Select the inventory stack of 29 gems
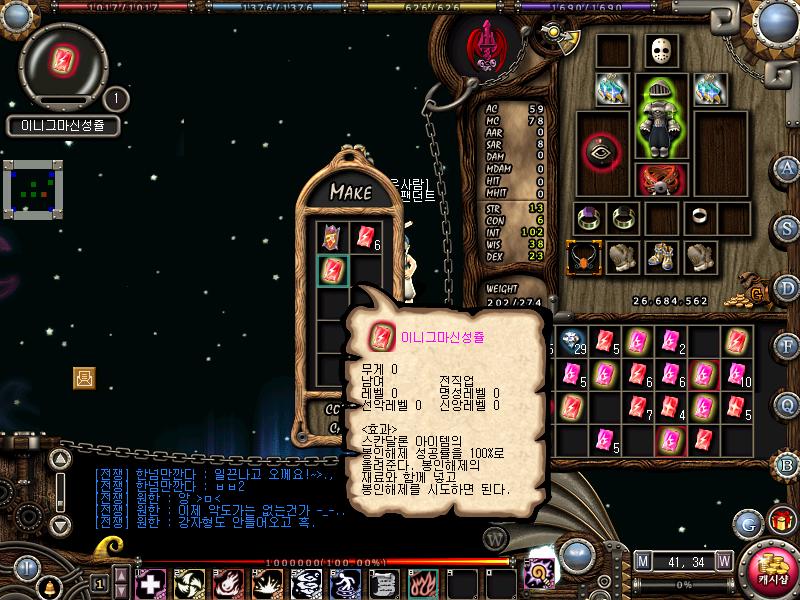The width and height of the screenshot is (800, 600). click(x=573, y=341)
